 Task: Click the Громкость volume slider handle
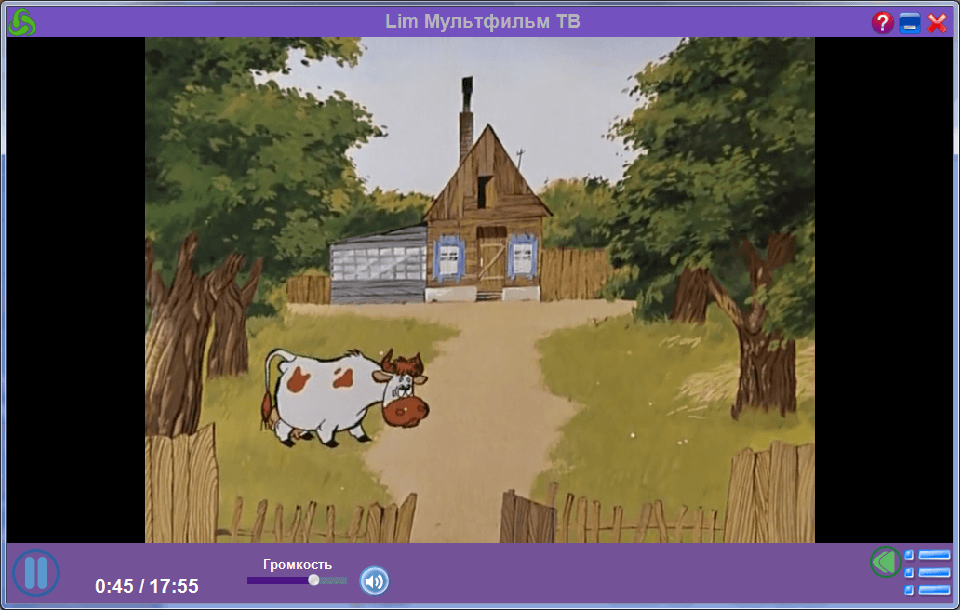pos(314,580)
